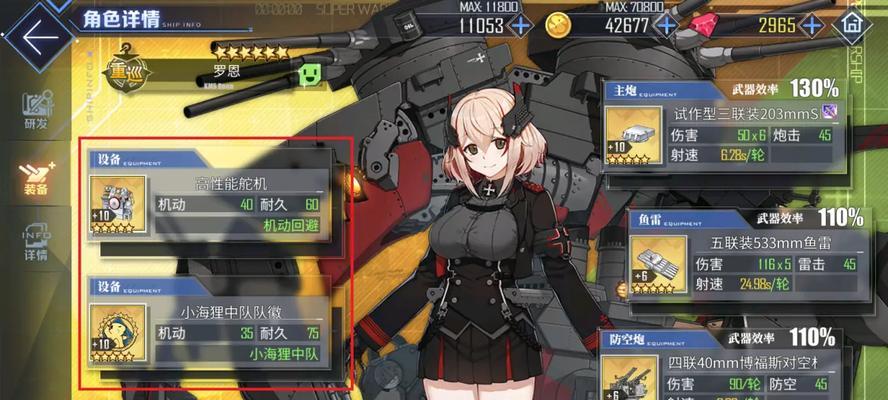Viewport: 888px width, 400px height.
Task: Tap the green smiley mood icon
Action: click(312, 75)
